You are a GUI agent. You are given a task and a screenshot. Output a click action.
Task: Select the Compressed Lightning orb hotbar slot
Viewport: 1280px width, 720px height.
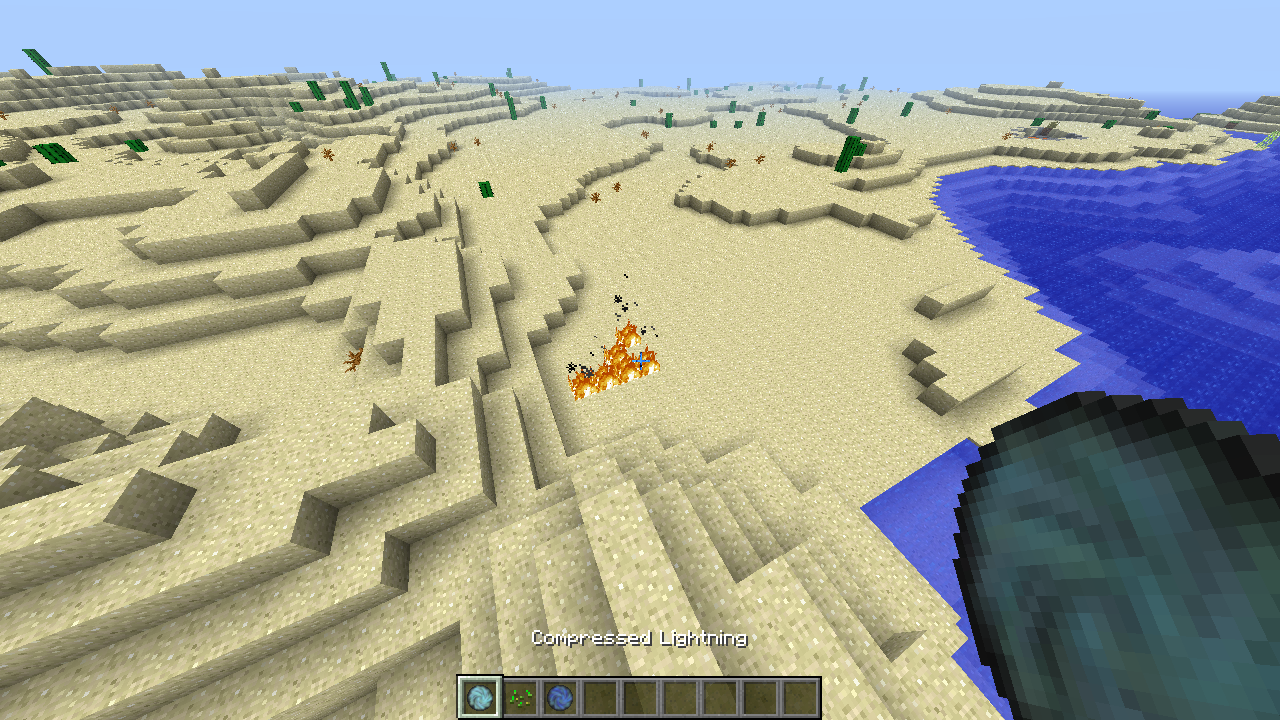click(480, 697)
